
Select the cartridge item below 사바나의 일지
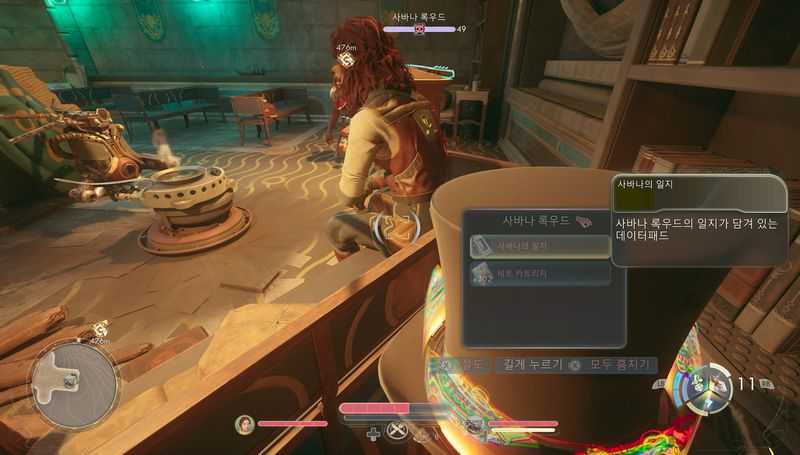tap(540, 273)
